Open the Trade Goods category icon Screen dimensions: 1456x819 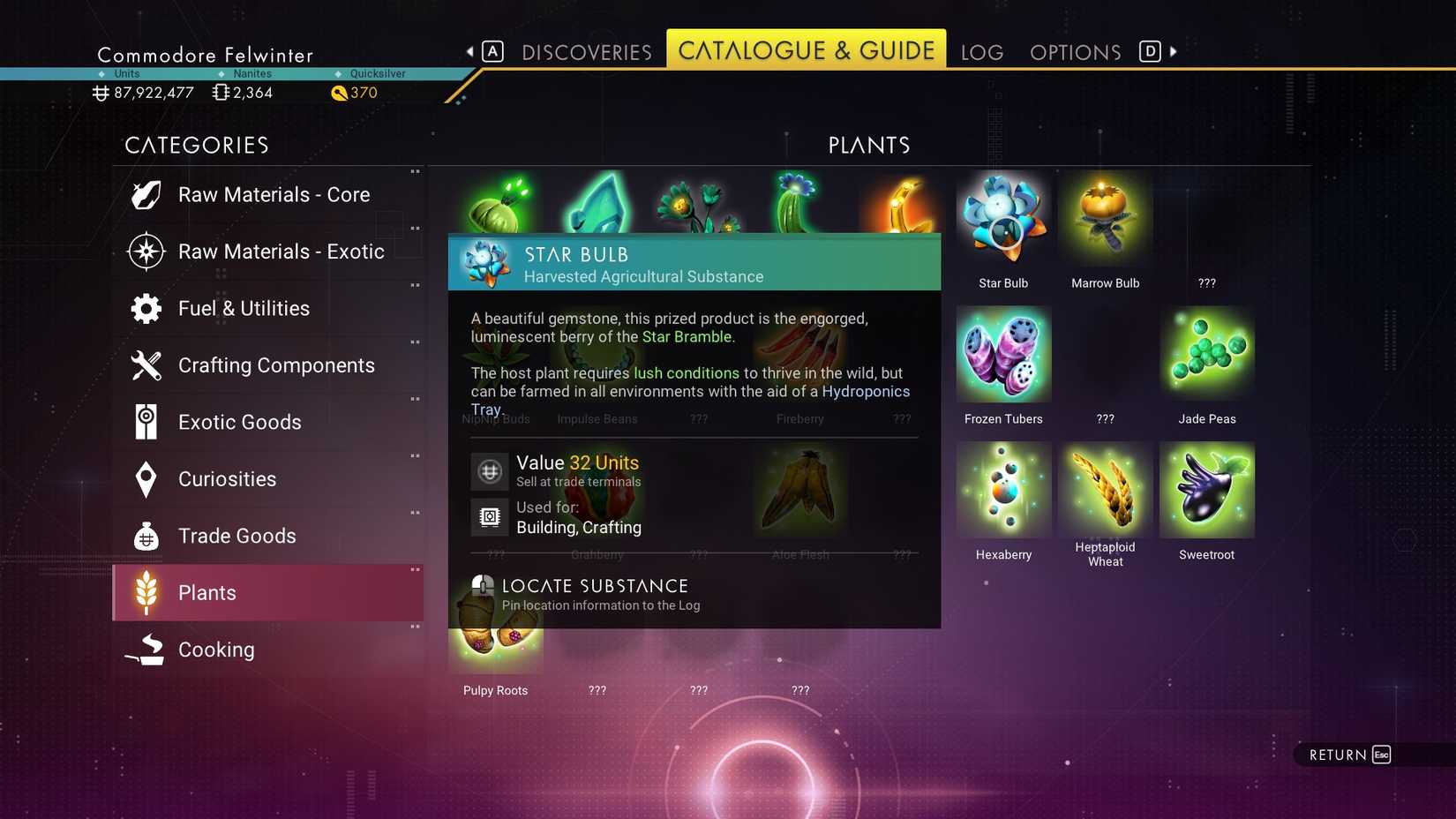point(146,536)
